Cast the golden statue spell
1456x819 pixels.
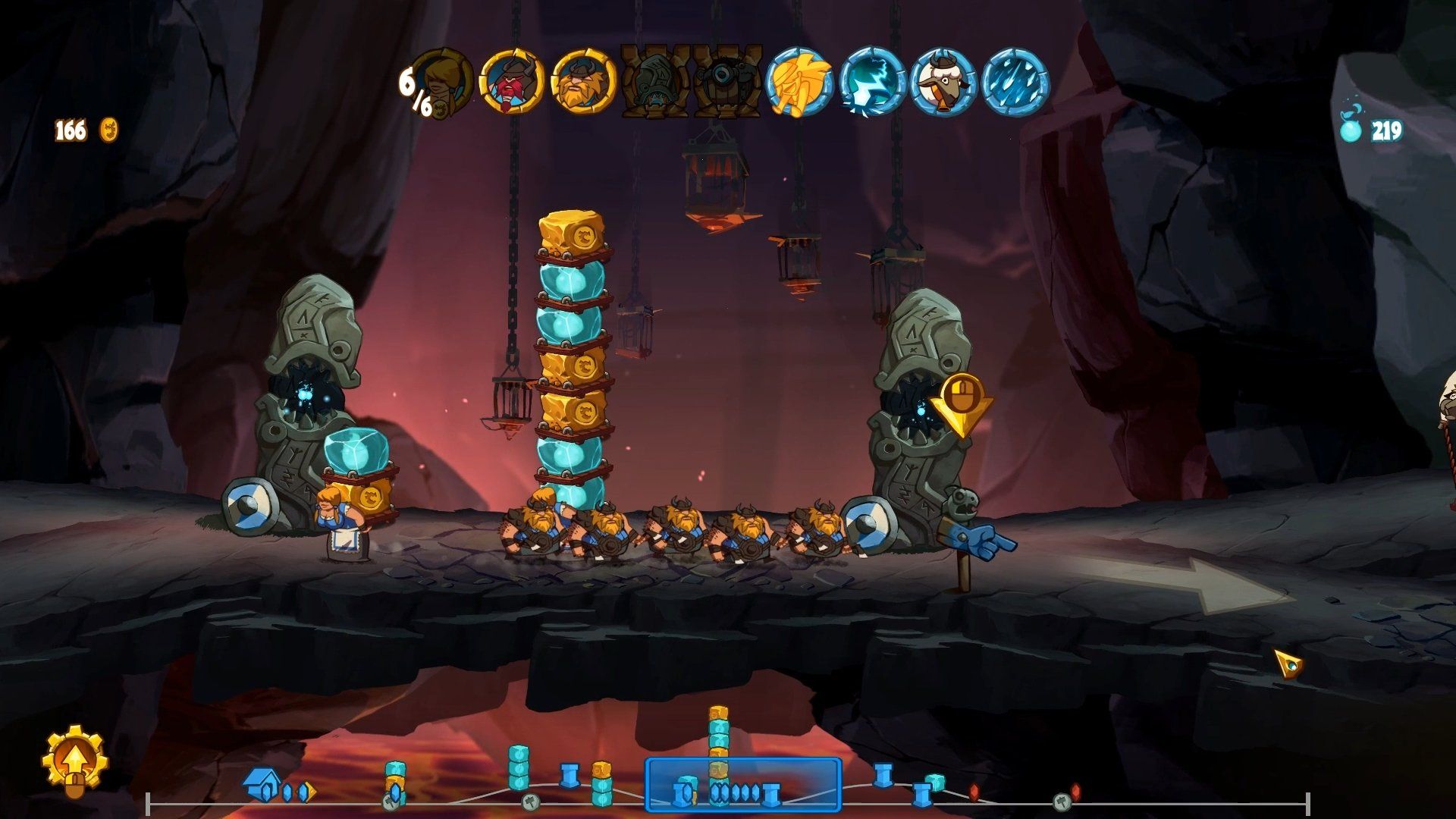coord(799,81)
